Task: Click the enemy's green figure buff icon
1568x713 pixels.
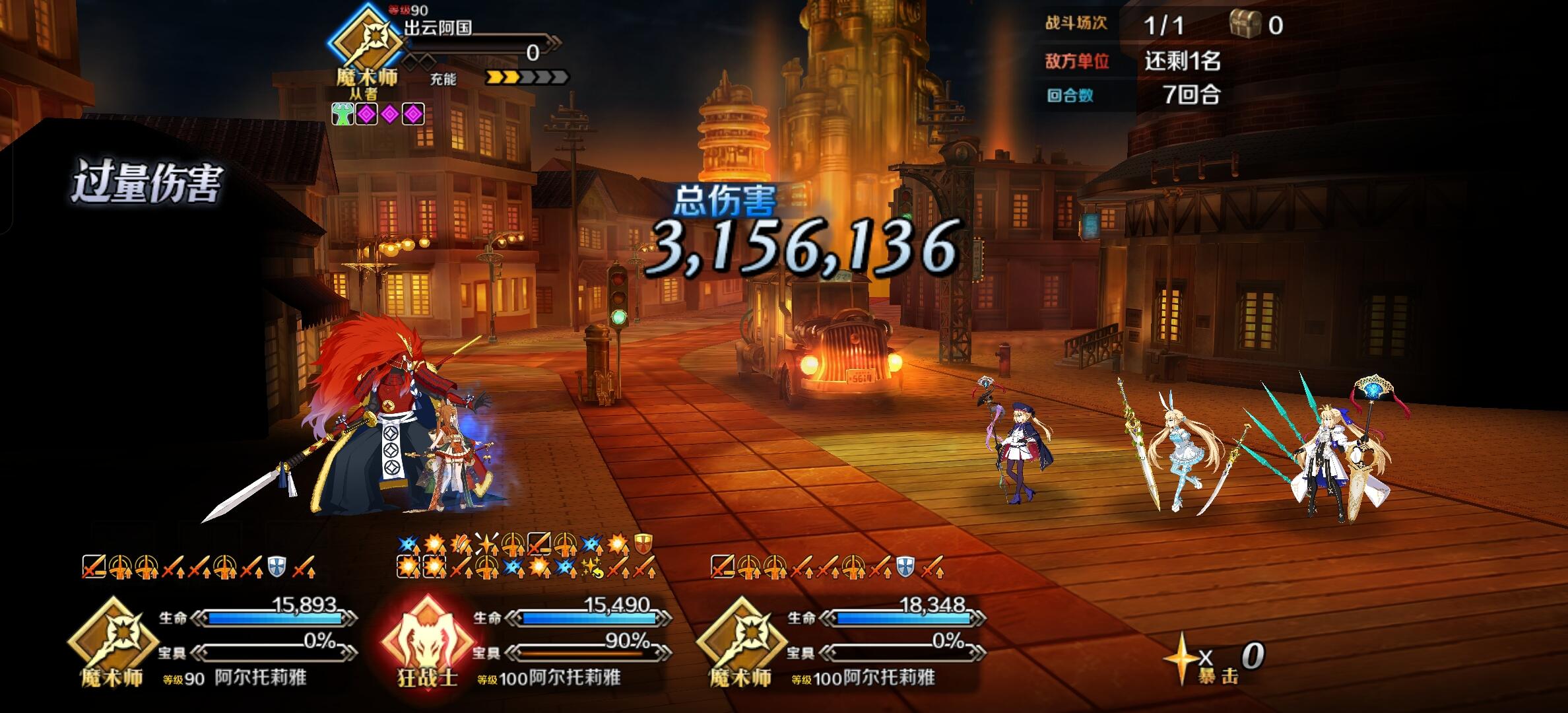Action: [x=343, y=115]
